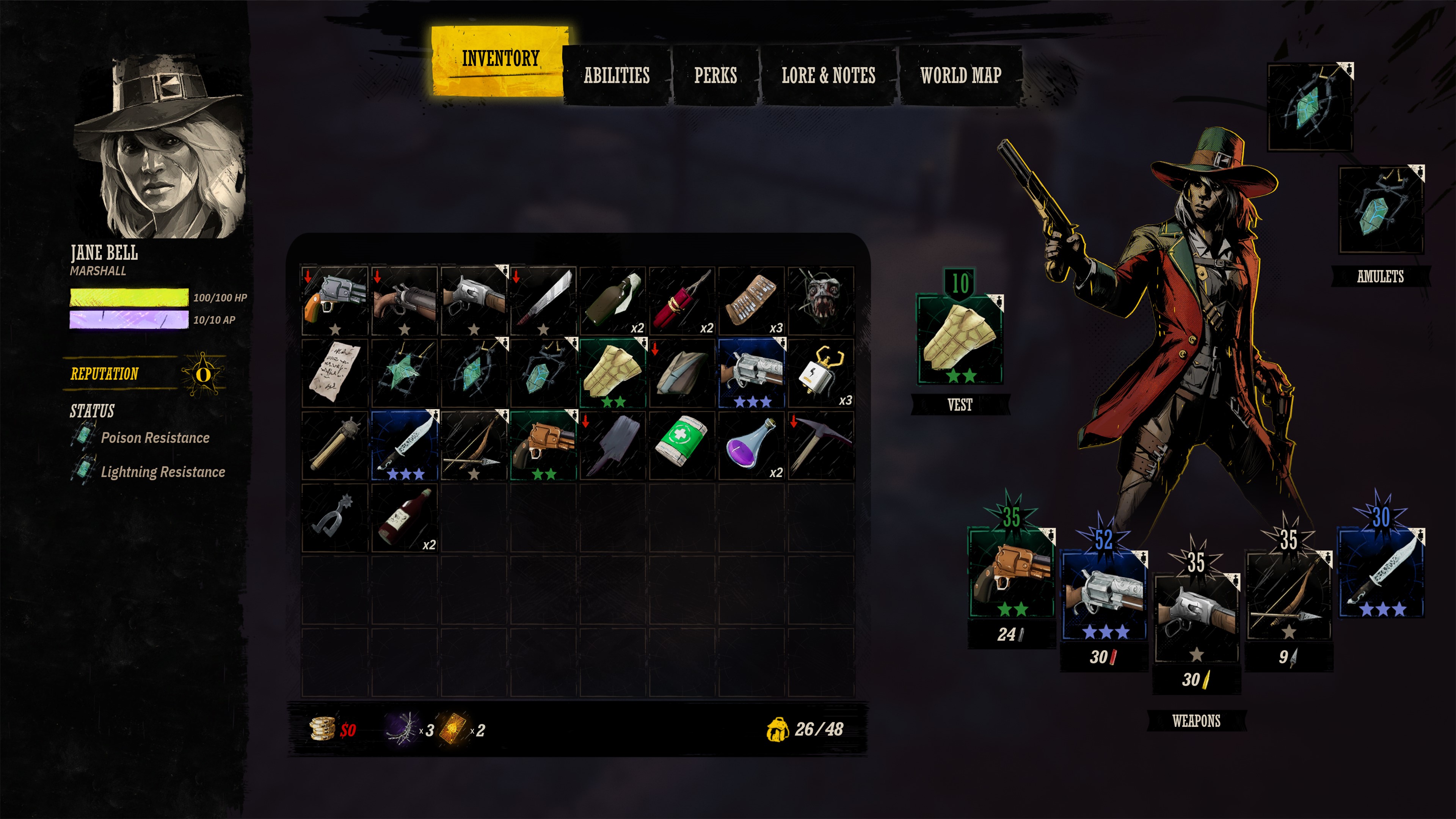Choose the equipped three-star knife weapon
Viewport: 1456px width, 819px height.
(x=1380, y=574)
